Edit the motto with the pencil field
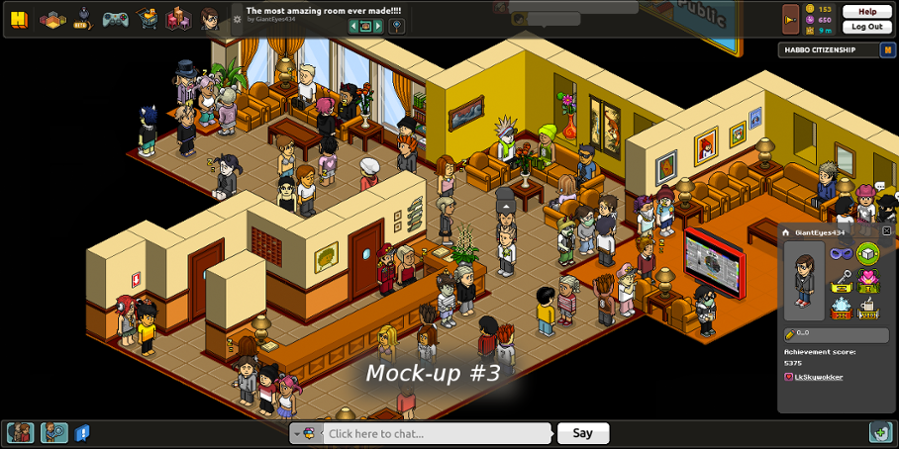 point(836,335)
